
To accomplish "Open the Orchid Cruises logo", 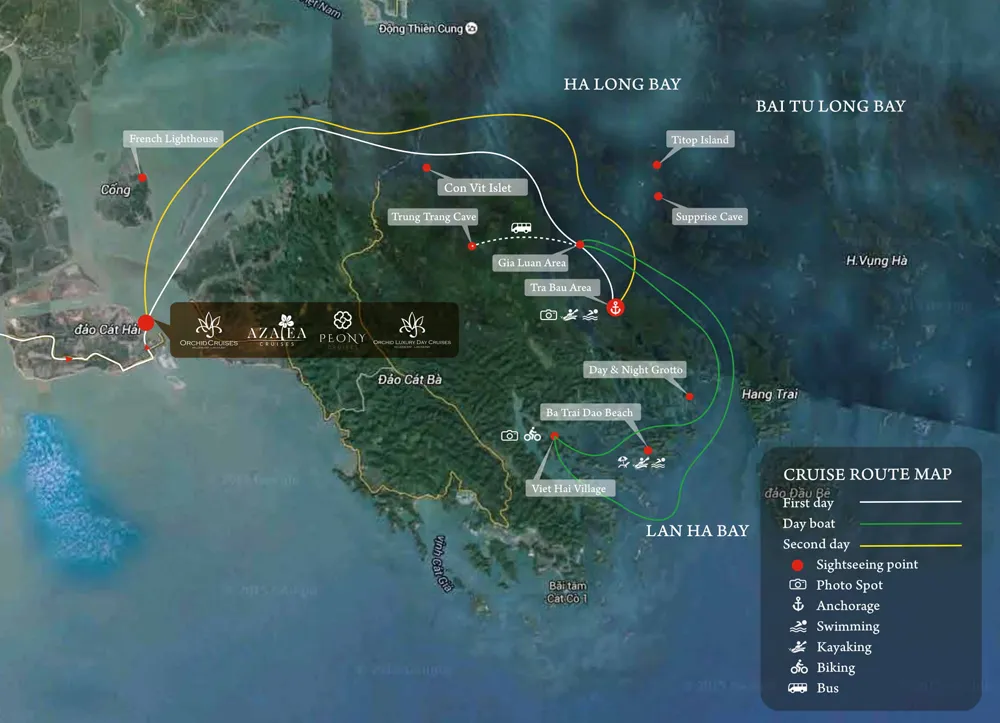I will (208, 330).
